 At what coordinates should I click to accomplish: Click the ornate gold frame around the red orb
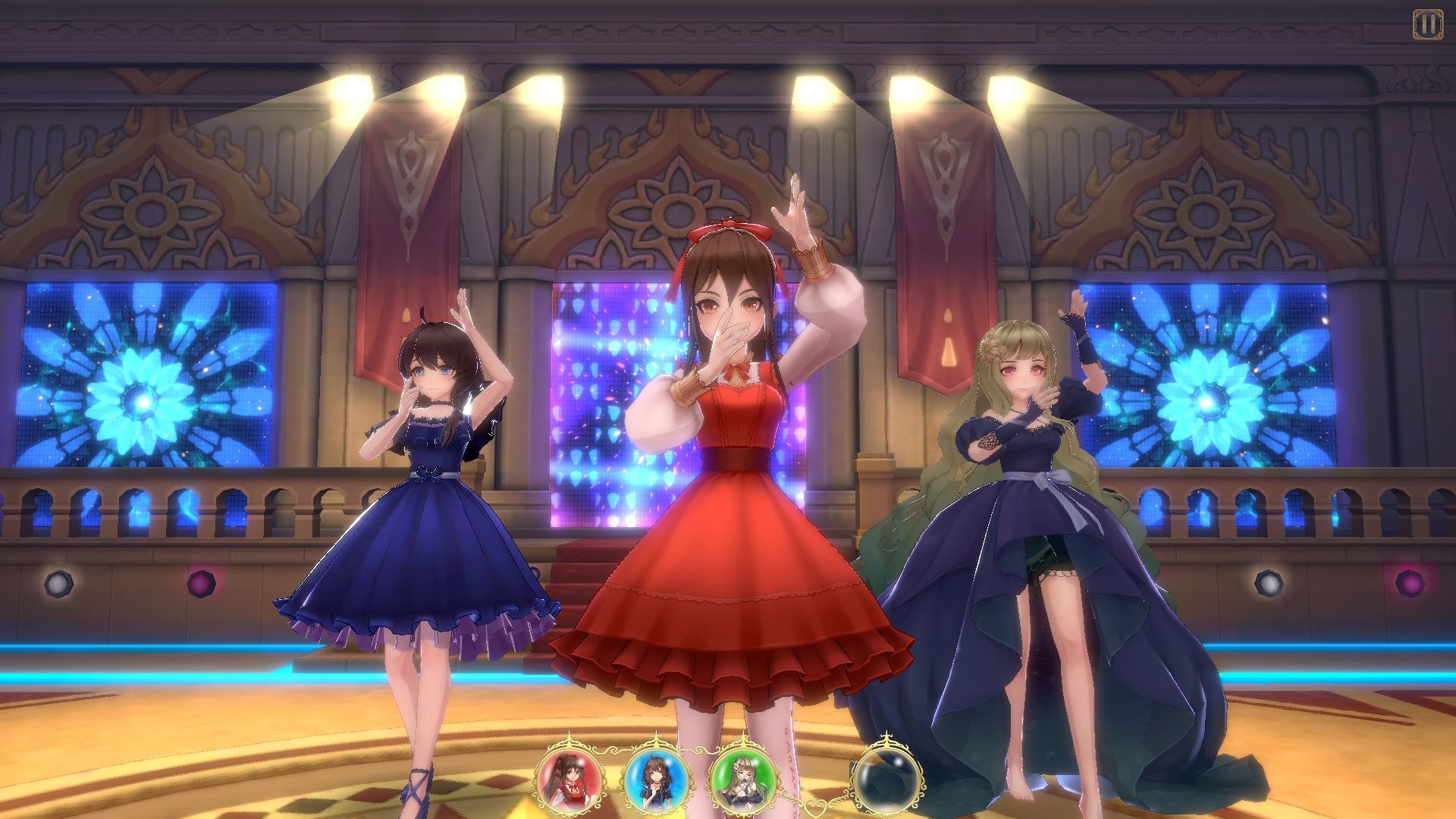pyautogui.click(x=567, y=742)
